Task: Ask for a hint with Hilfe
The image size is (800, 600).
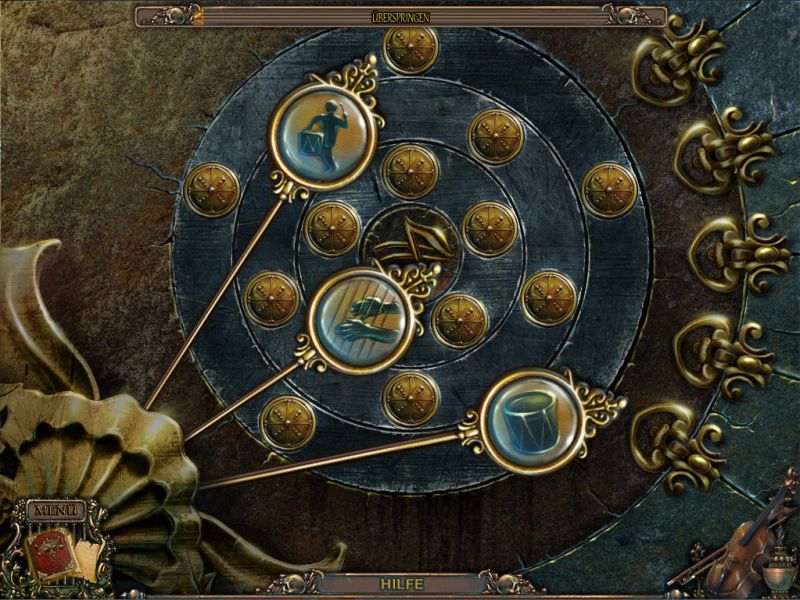Action: [400, 582]
